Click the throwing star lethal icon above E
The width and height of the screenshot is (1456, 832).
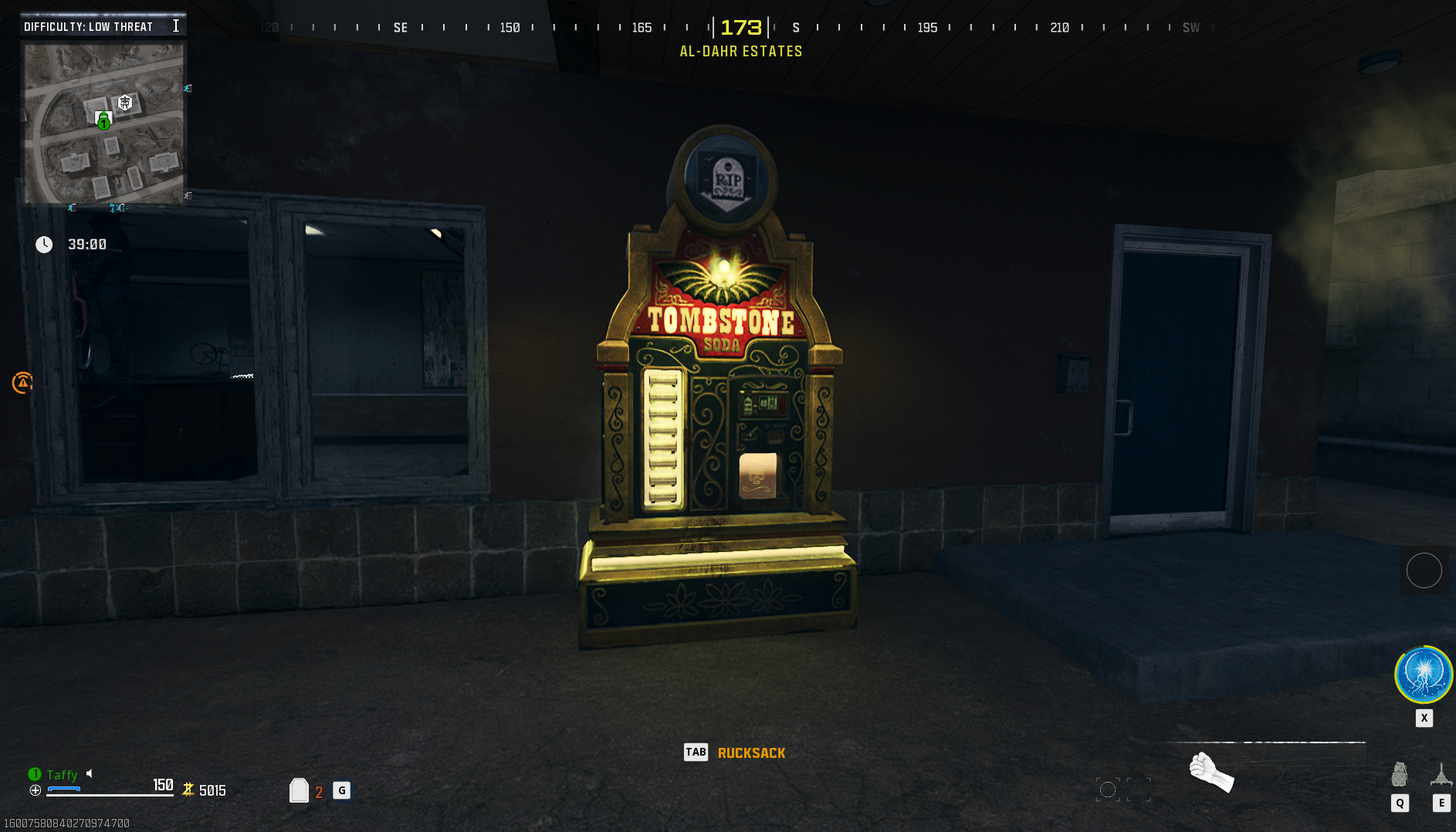point(1441,774)
